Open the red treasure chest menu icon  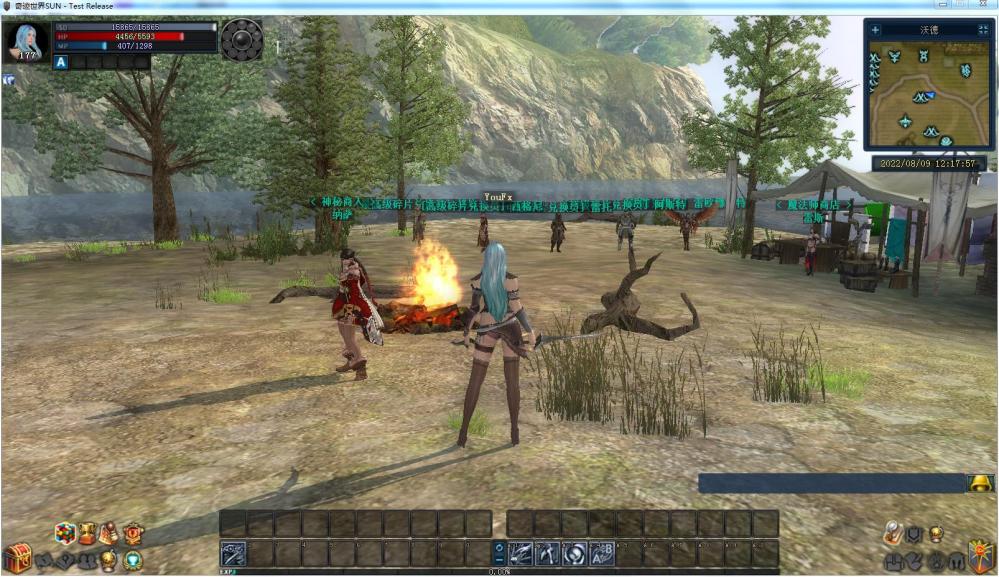point(16,557)
